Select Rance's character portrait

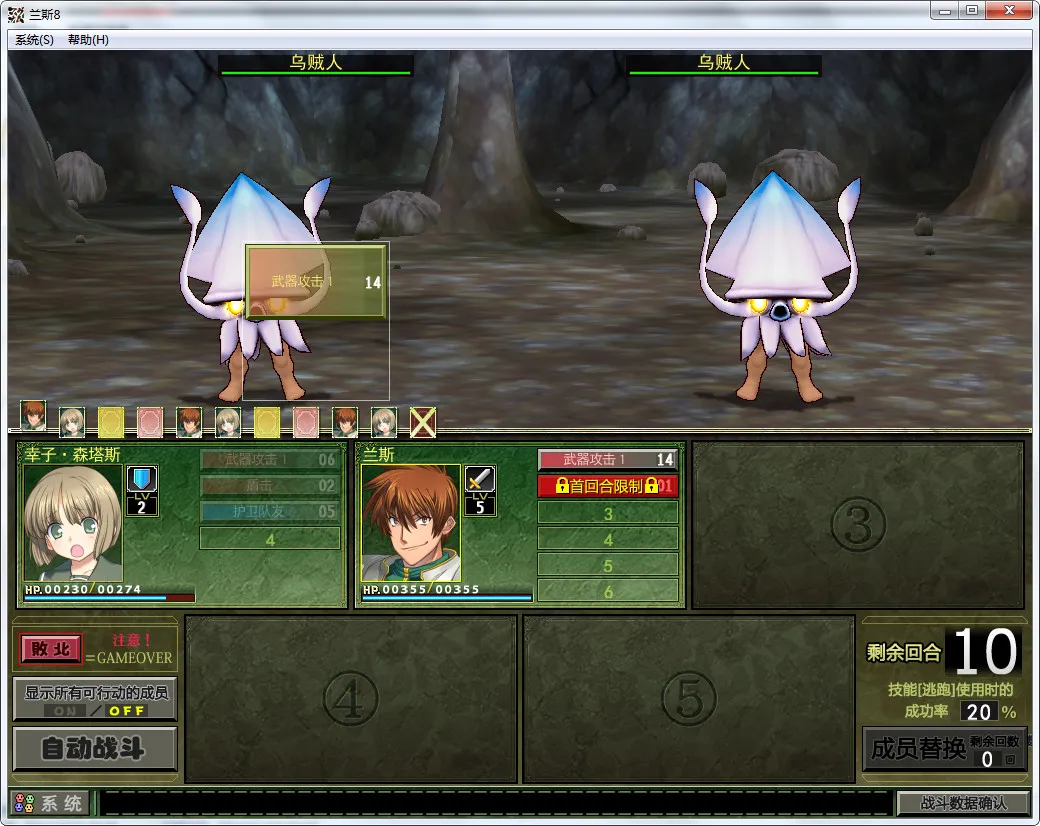click(411, 522)
